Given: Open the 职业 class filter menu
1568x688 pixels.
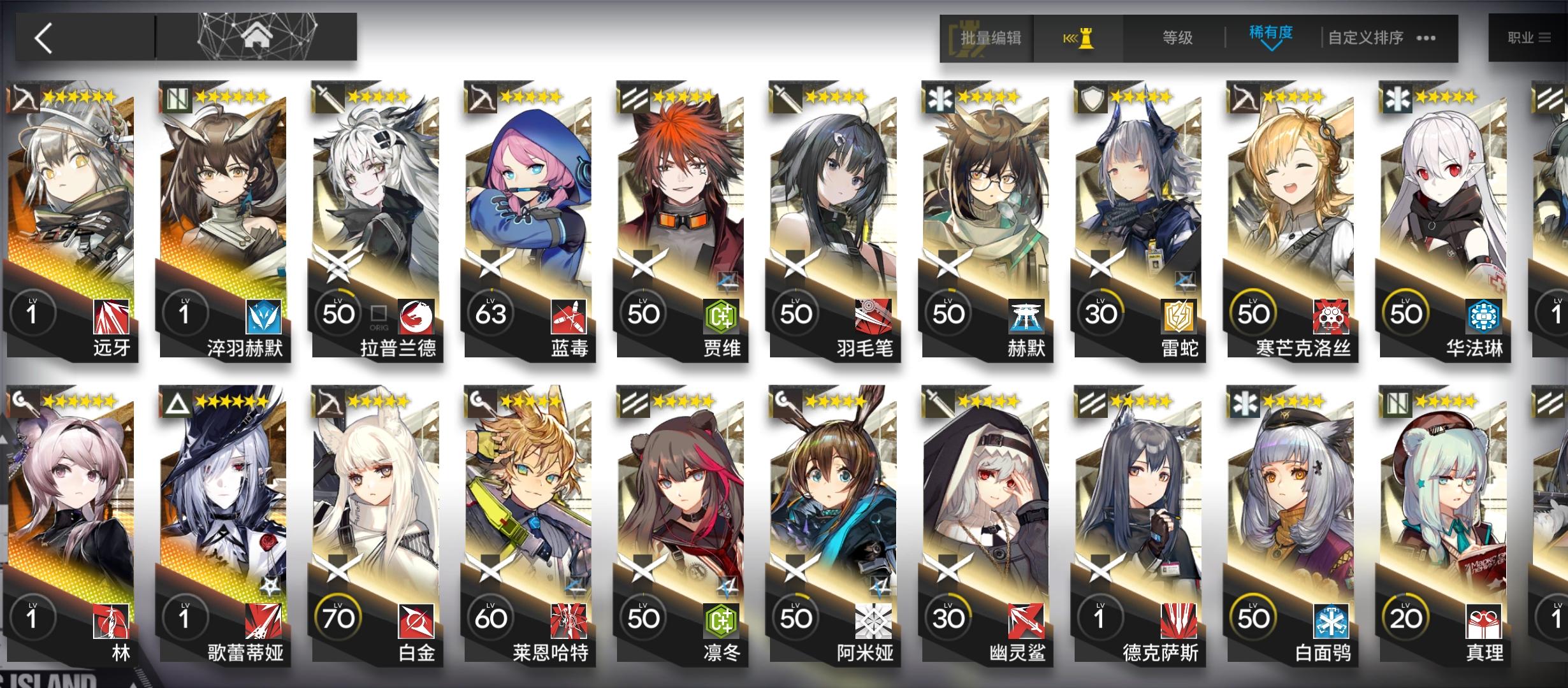Looking at the screenshot, I should (x=1528, y=37).
